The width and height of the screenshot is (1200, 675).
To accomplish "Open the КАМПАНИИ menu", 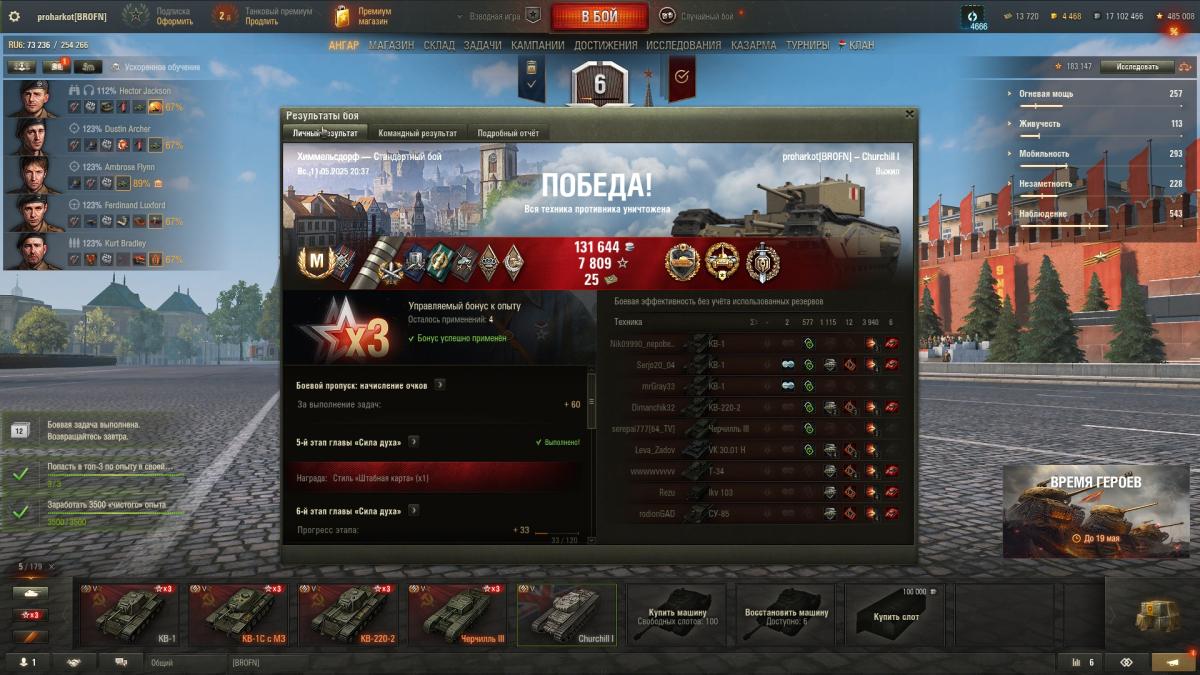I will point(538,45).
